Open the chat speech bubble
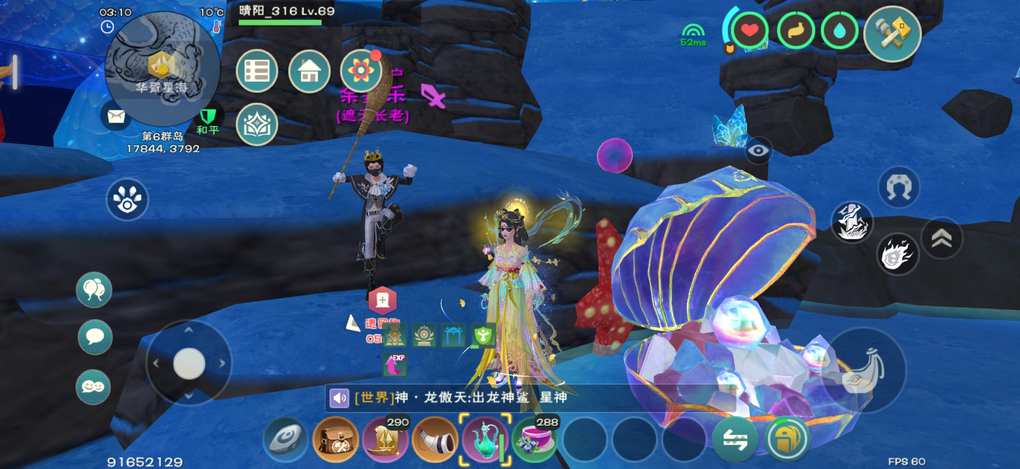This screenshot has height=469, width=1020. [x=94, y=337]
